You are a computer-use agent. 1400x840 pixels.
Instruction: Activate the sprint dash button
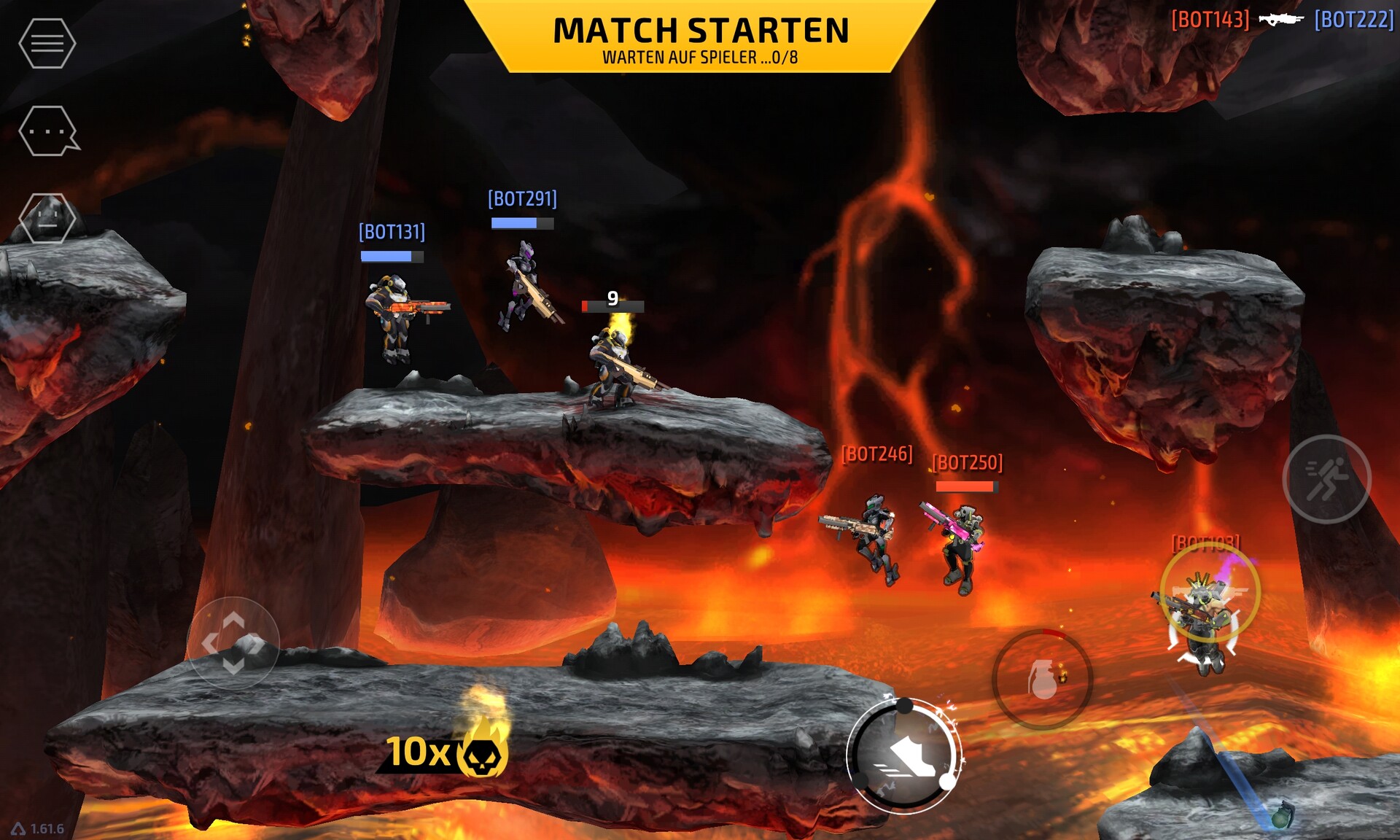(1326, 479)
